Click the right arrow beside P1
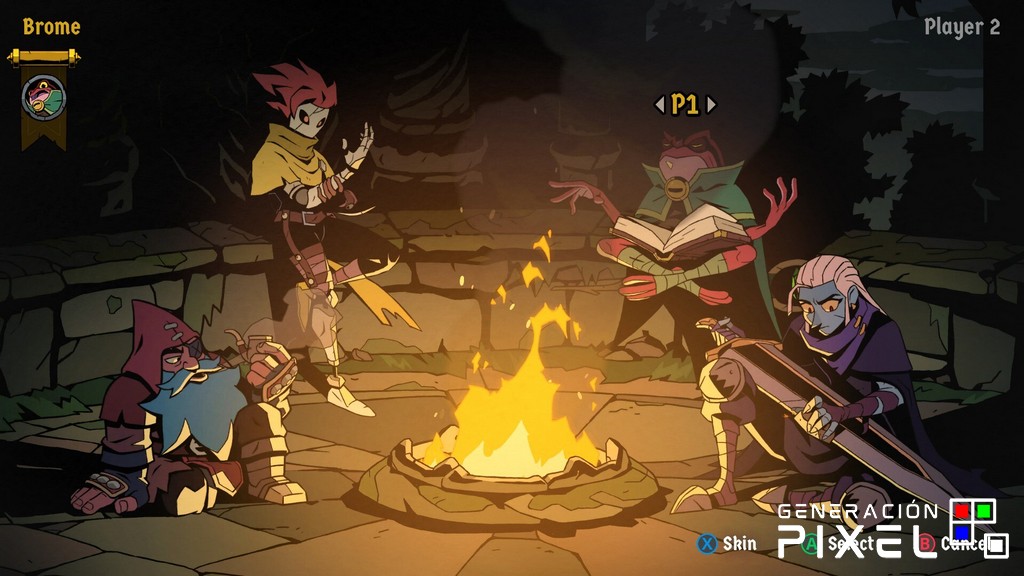The image size is (1024, 576). 710,104
